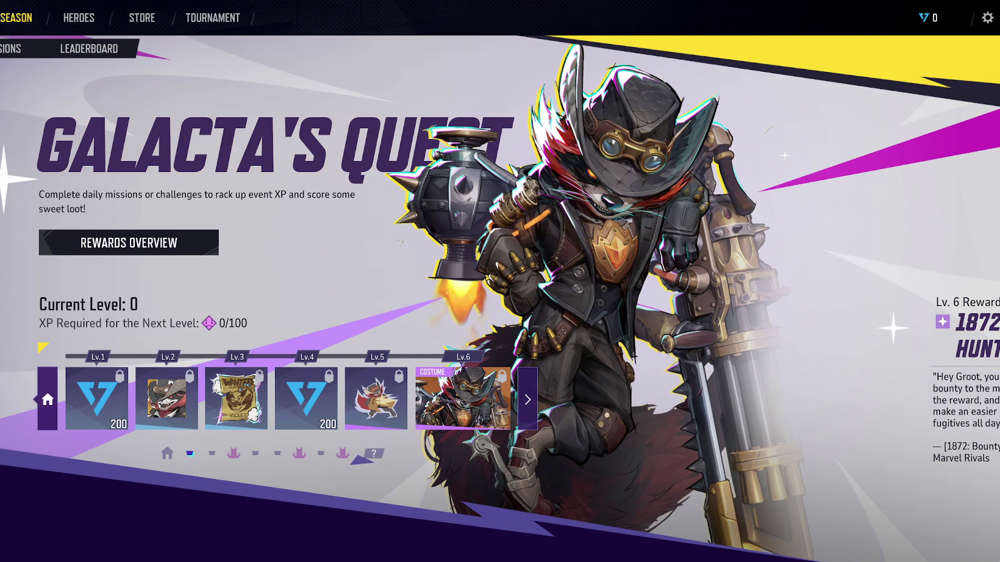
Task: Switch to the Leaderboard tab
Action: (89, 48)
